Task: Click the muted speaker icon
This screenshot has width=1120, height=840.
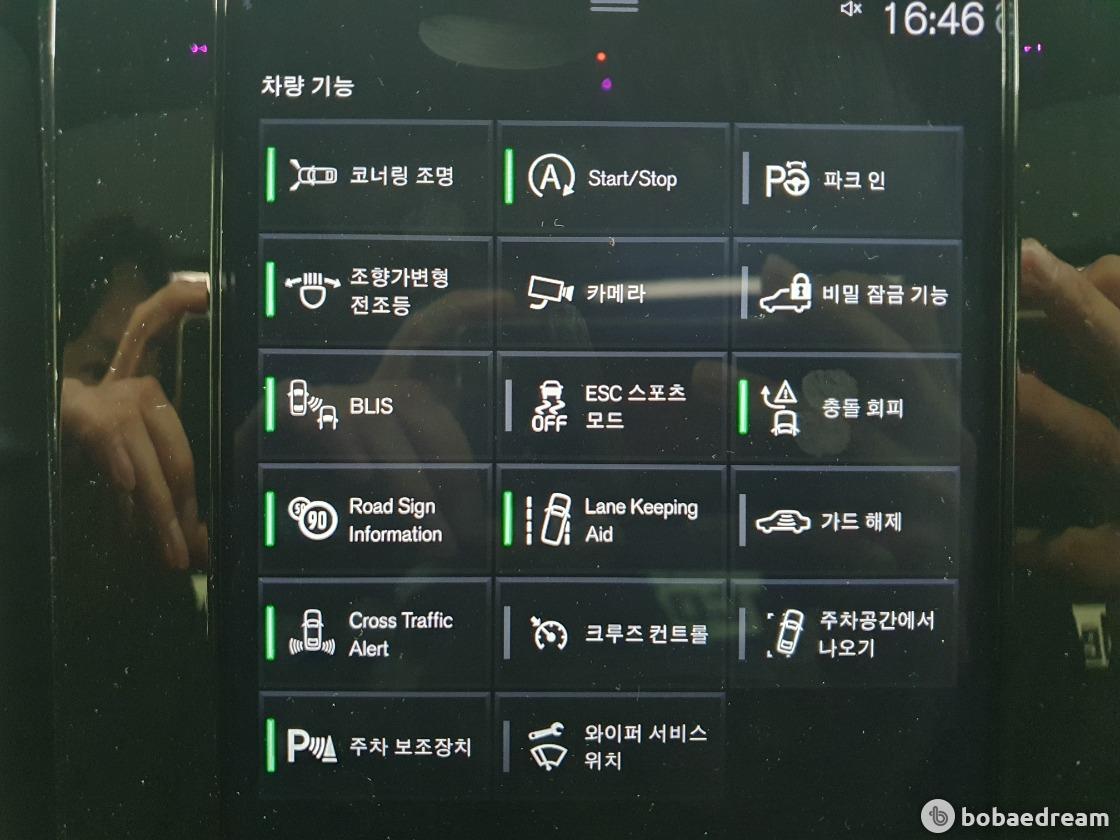Action: tap(851, 9)
